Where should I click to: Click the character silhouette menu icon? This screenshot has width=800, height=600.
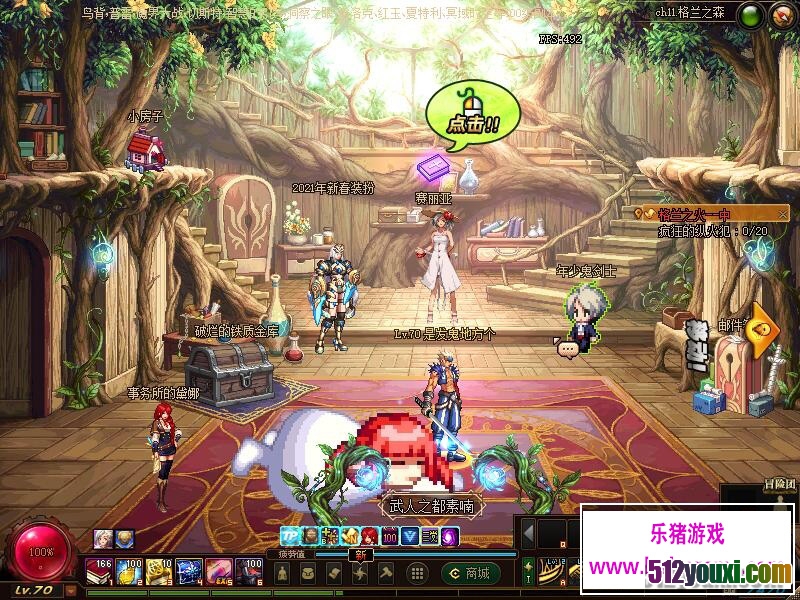point(284,573)
